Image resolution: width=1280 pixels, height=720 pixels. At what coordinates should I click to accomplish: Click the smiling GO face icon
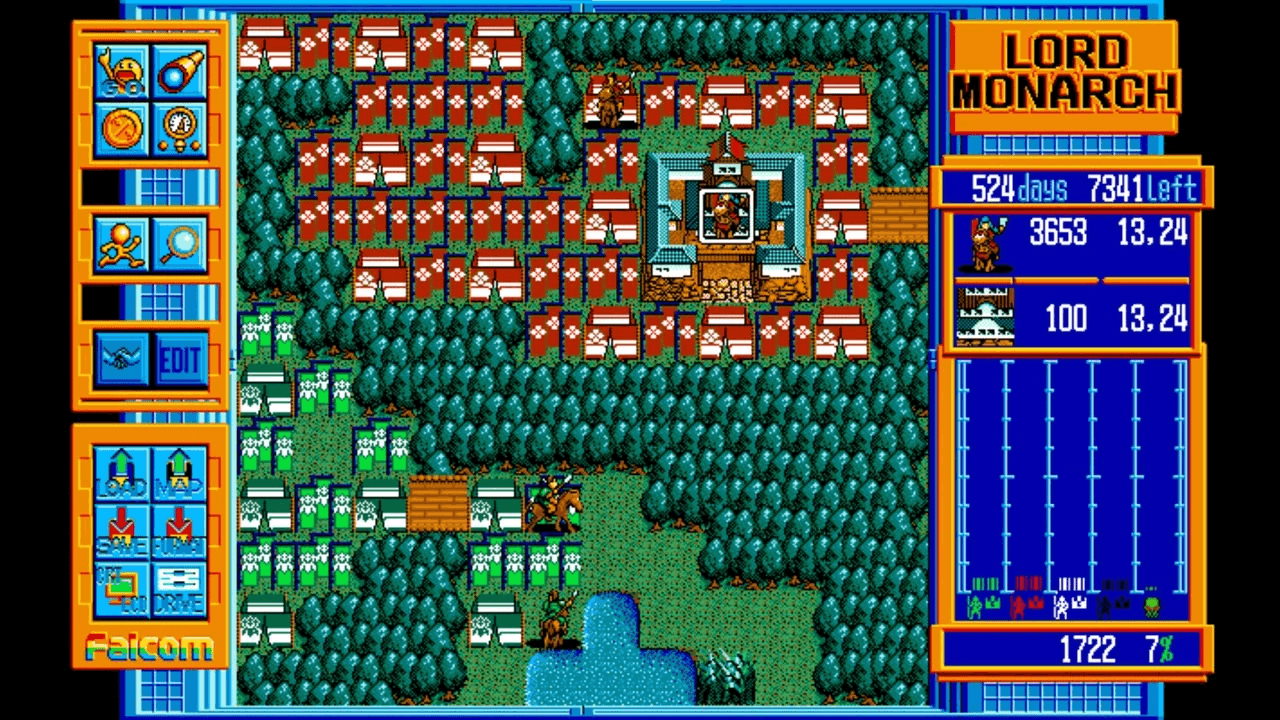click(x=120, y=72)
